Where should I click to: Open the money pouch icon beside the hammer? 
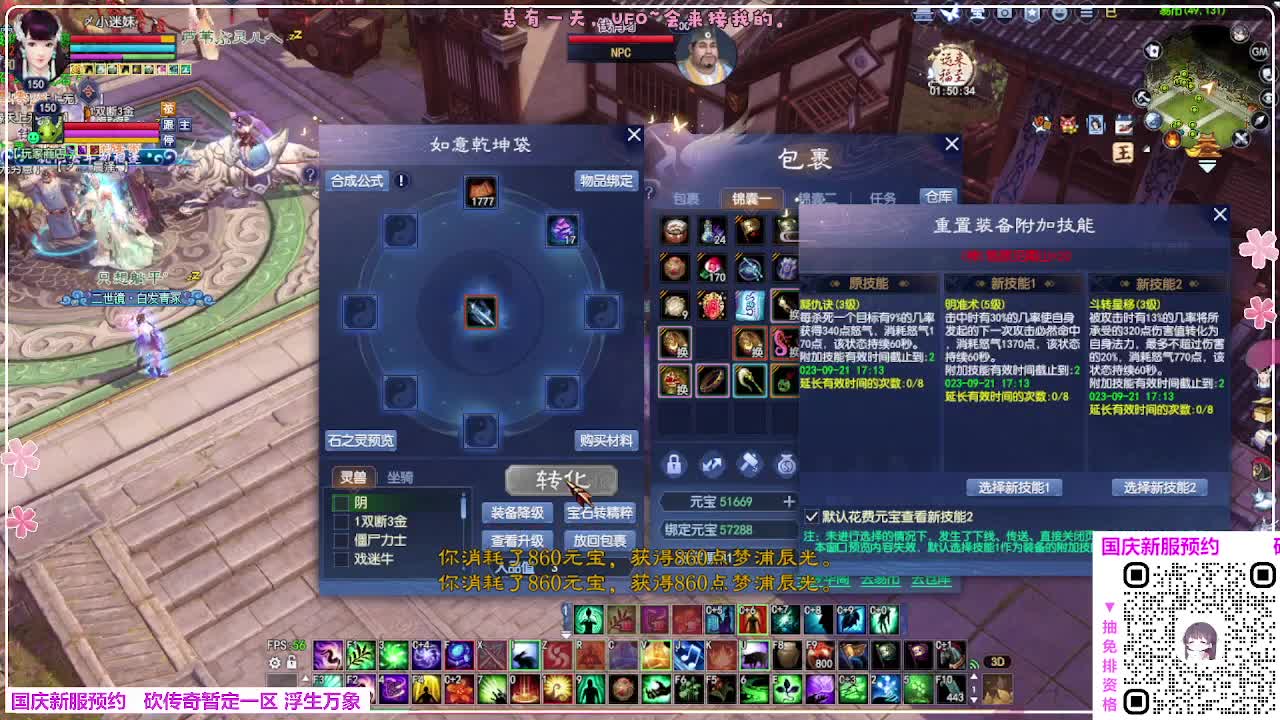tap(785, 464)
